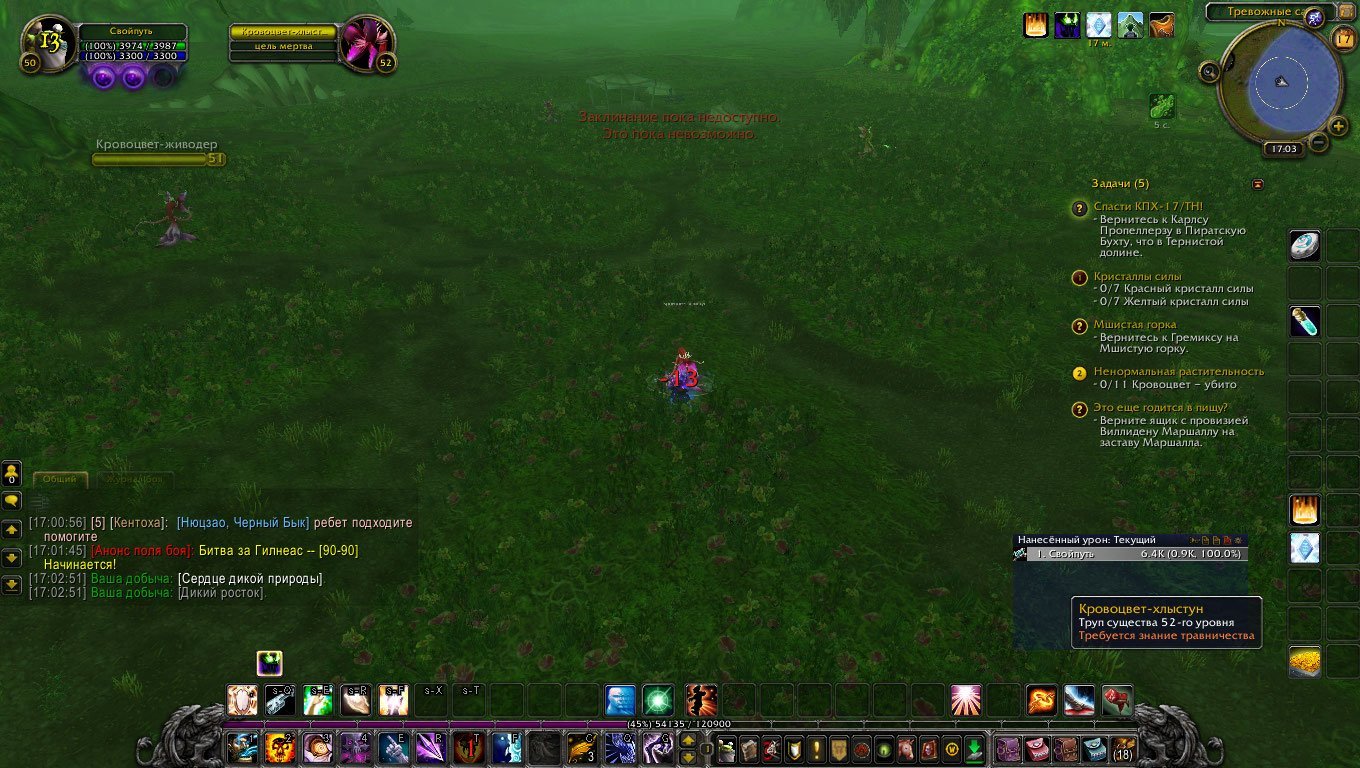Screen dimensions: 1360x768
Task: Activate the skull ability in slot 2
Action: tap(279, 747)
